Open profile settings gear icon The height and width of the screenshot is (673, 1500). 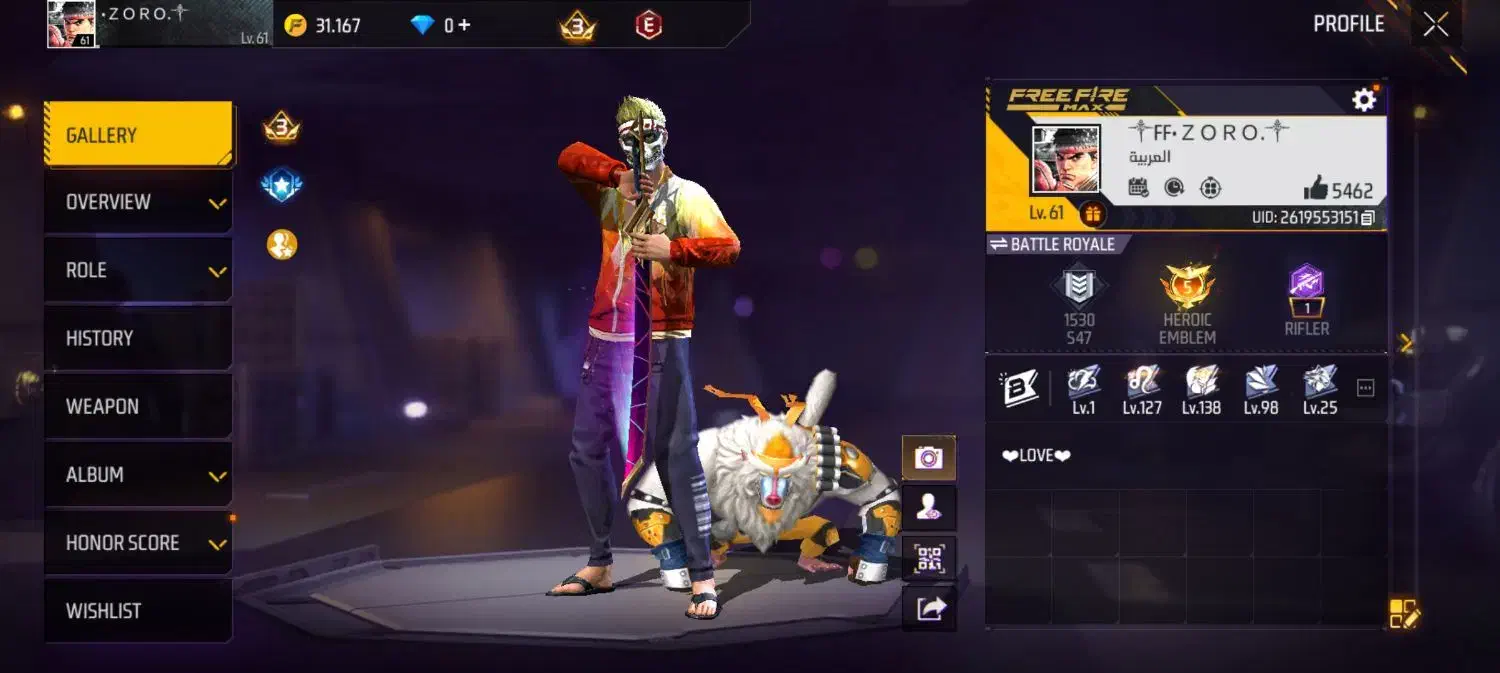[1364, 99]
